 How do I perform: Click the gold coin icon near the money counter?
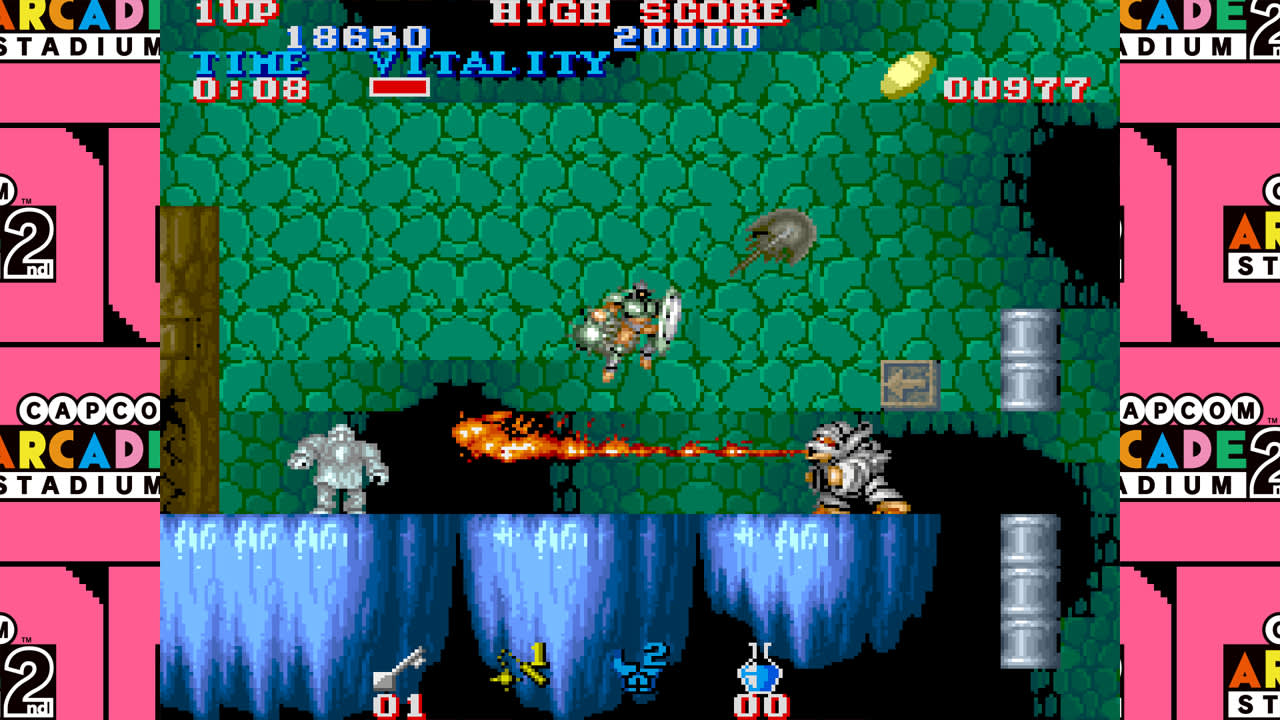tap(910, 72)
